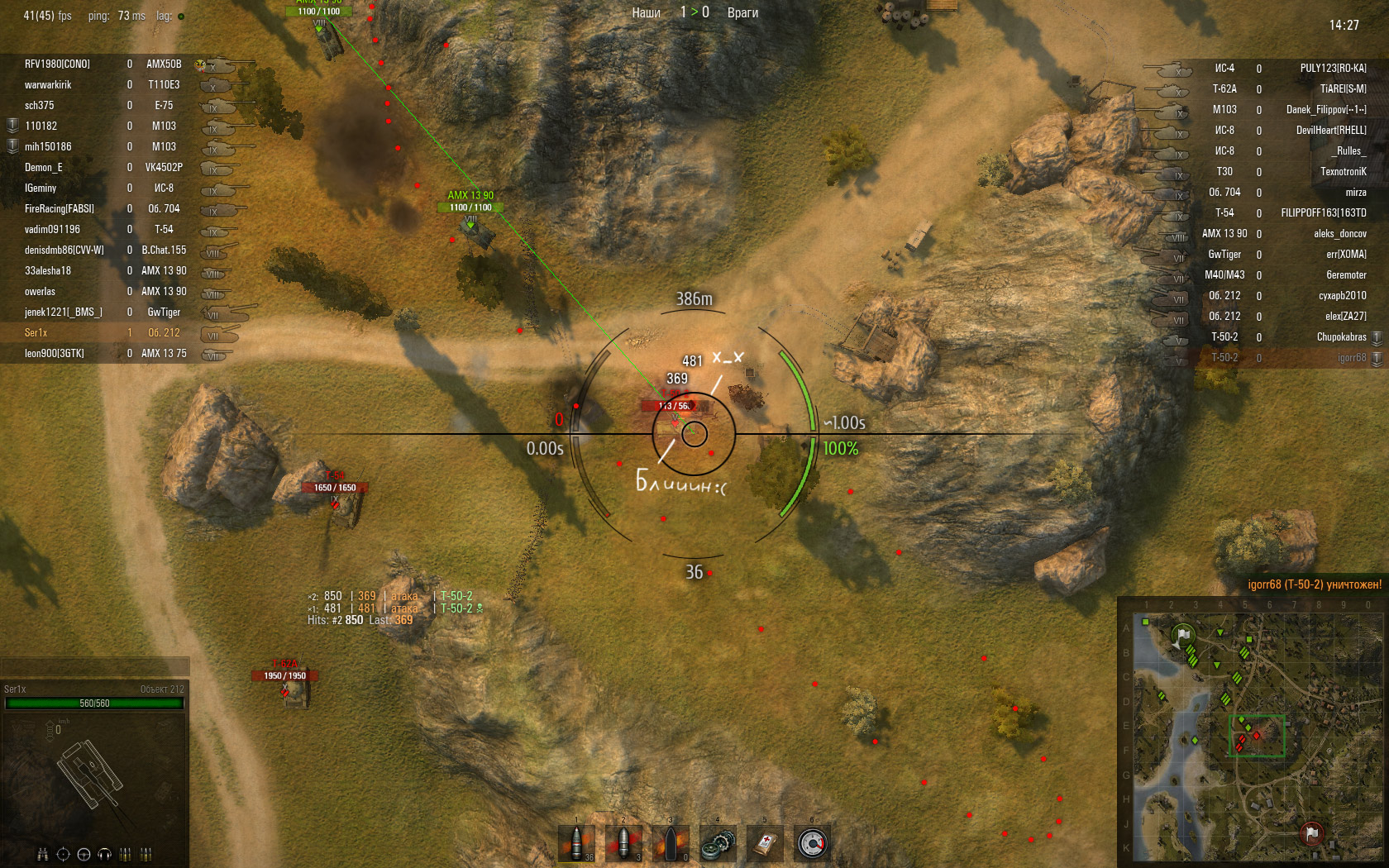1389x868 pixels.
Task: Select the first shell type with 36 rounds
Action: 577,843
